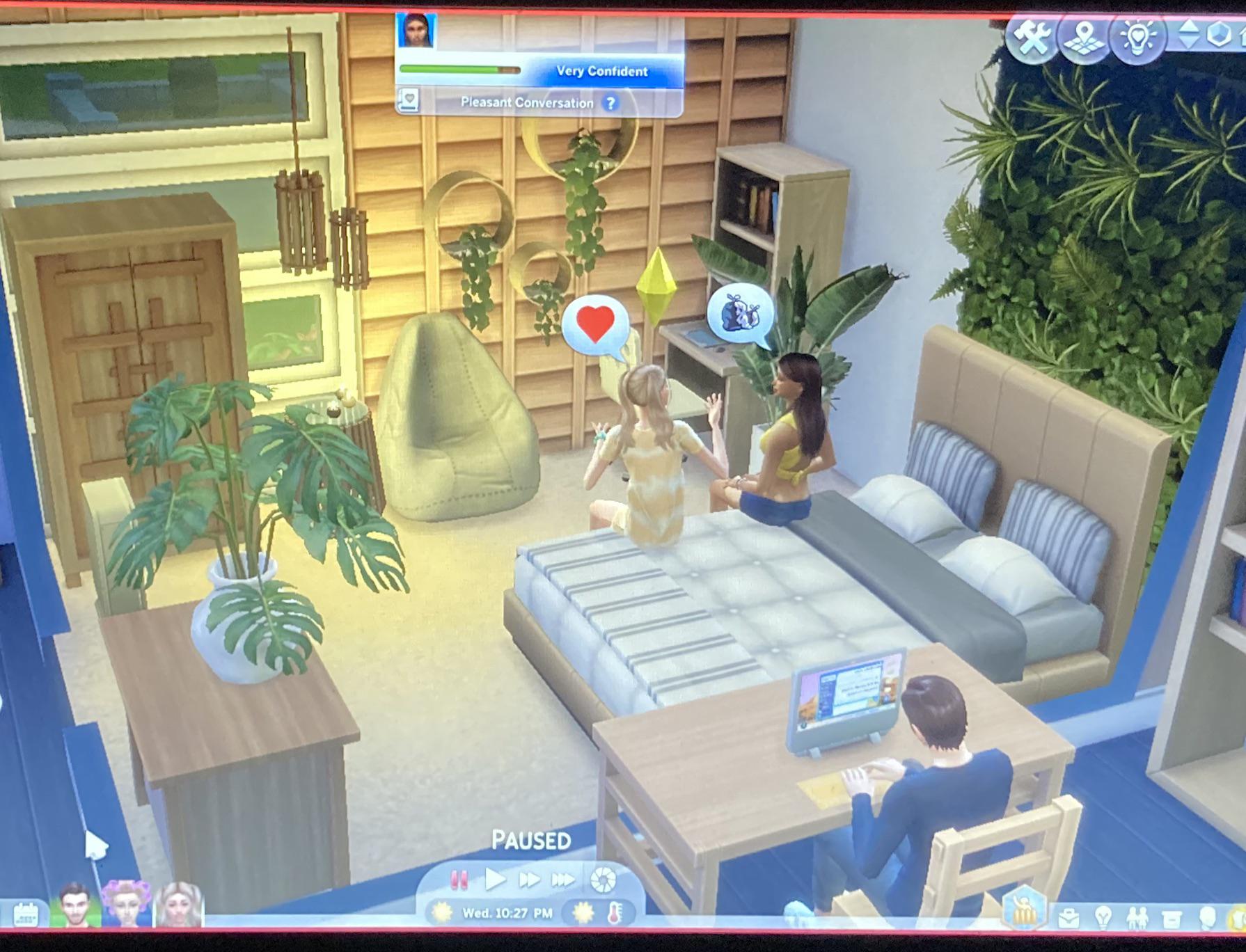Click the question mark next to Pleasant Conversation
This screenshot has width=1246, height=952.
tap(610, 102)
